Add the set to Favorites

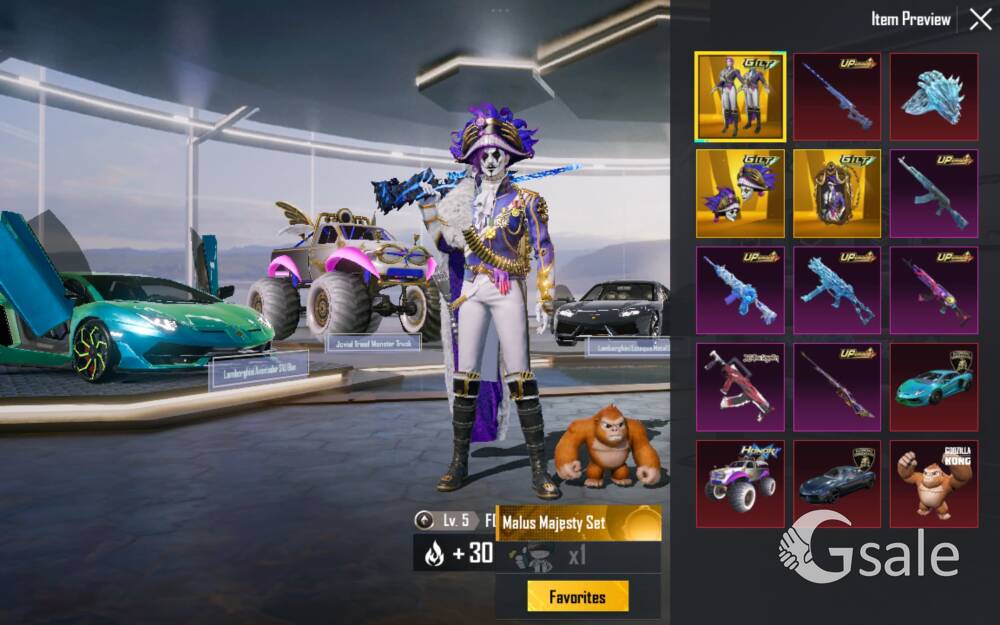tap(578, 596)
